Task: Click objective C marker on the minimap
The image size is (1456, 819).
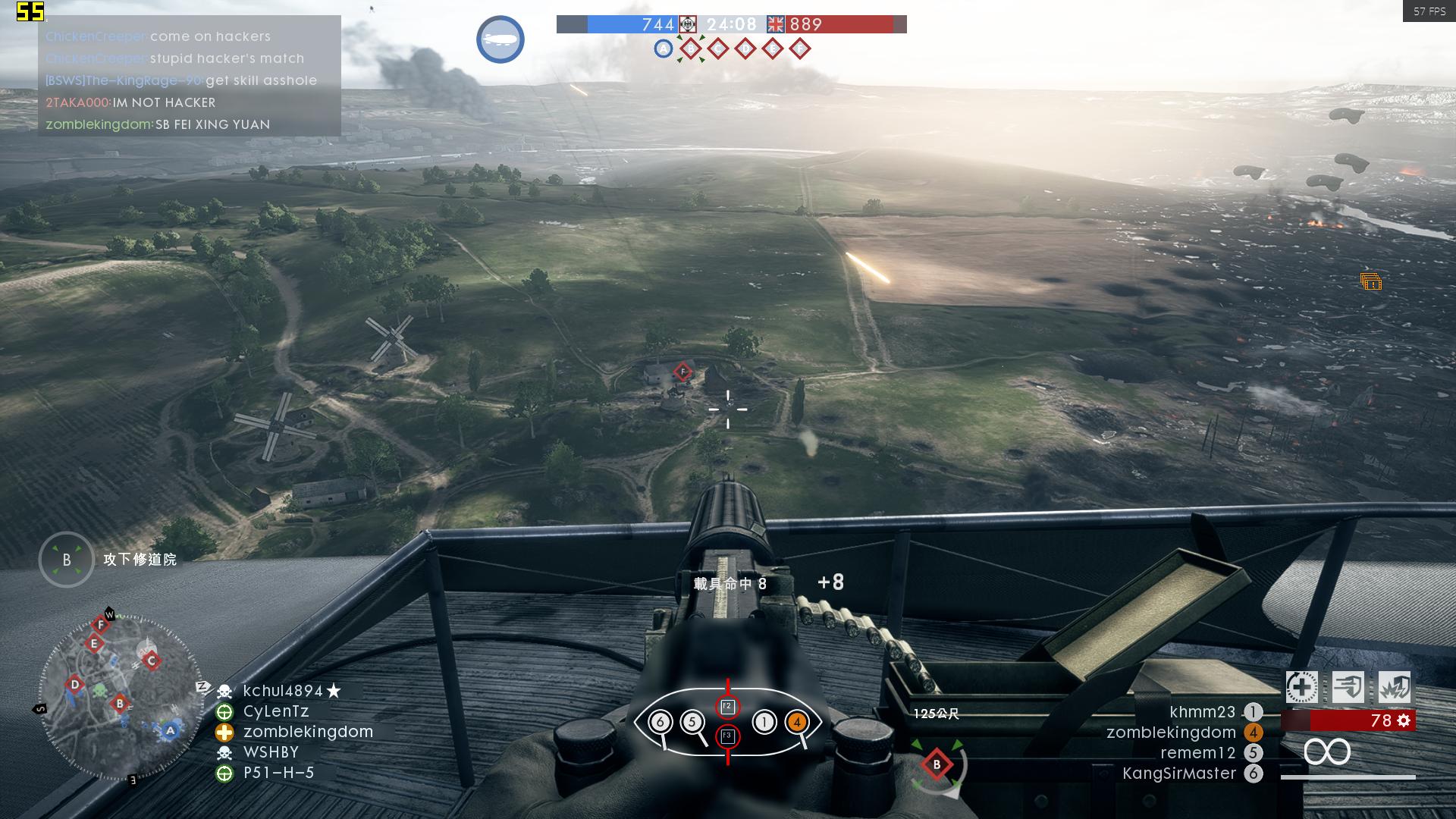Action: 151,661
